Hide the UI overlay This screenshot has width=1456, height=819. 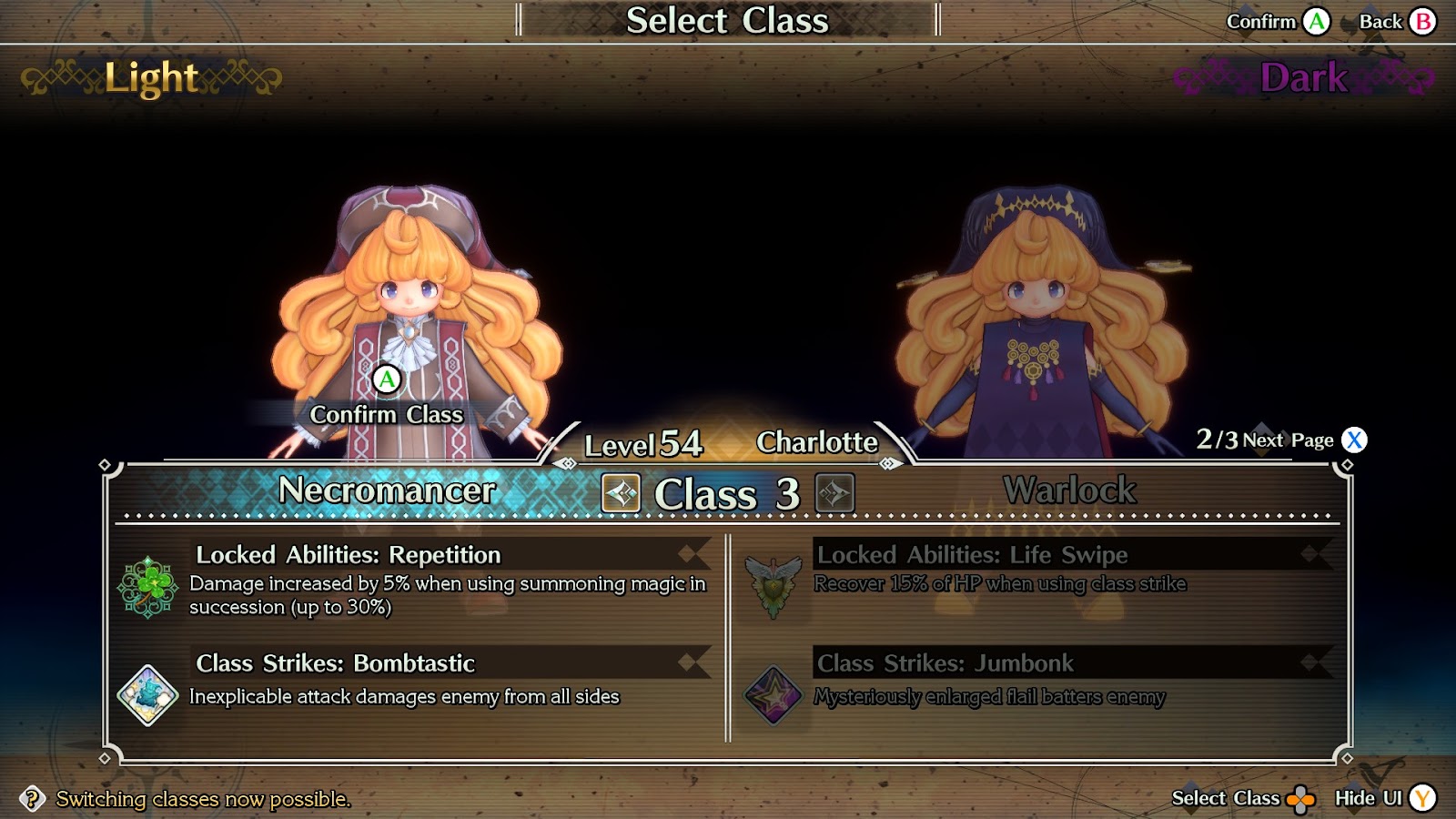point(1422,799)
